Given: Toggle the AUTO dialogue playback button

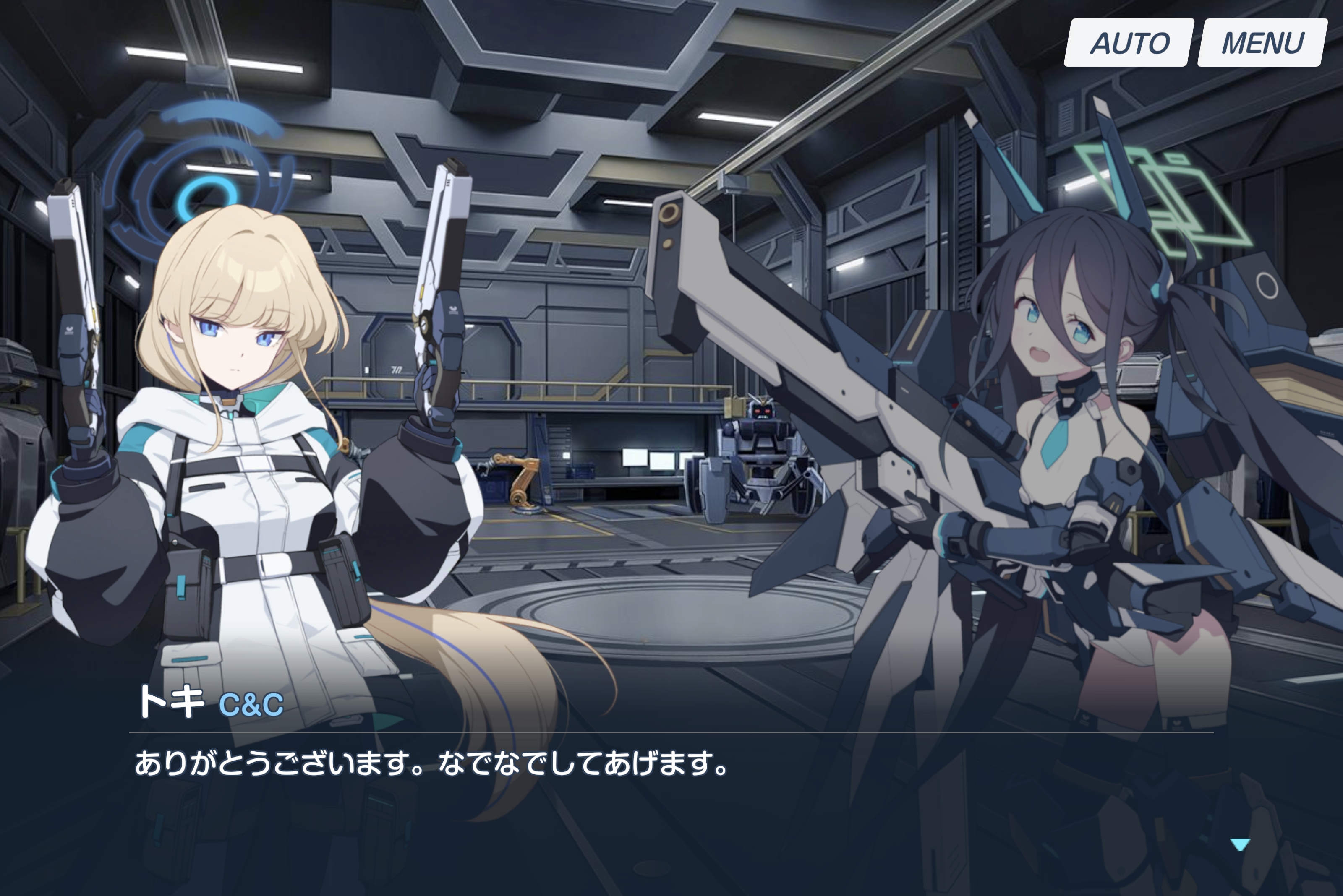Looking at the screenshot, I should 1129,43.
